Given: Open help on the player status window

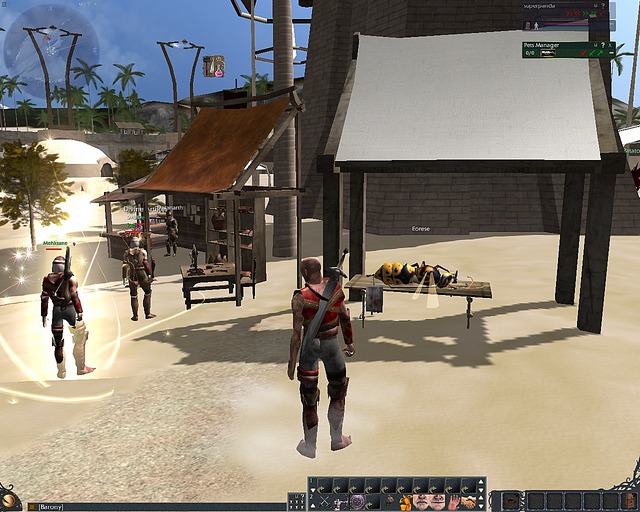Looking at the screenshot, I should (x=602, y=6).
